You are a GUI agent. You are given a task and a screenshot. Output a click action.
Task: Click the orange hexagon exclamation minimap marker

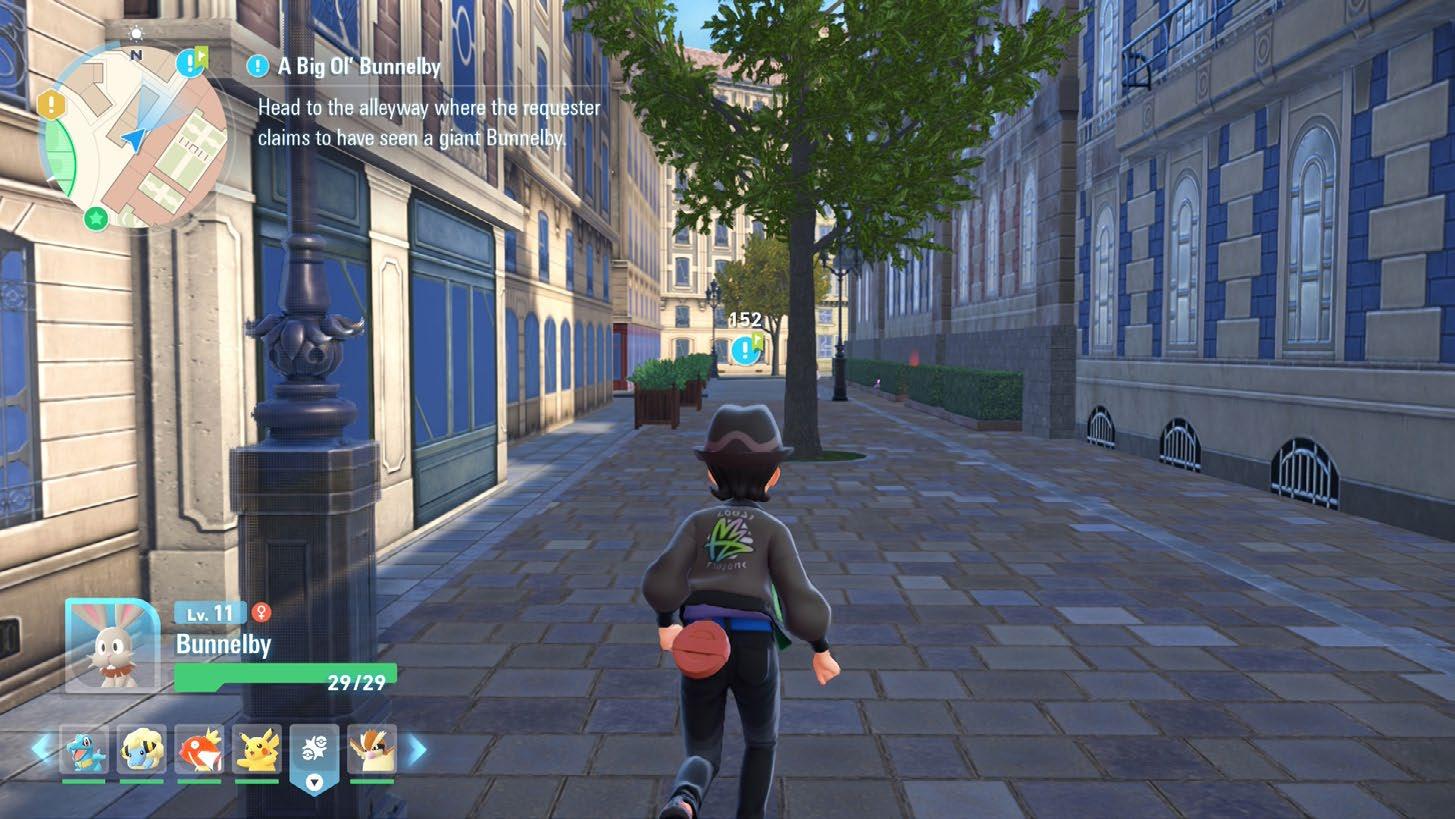point(51,103)
